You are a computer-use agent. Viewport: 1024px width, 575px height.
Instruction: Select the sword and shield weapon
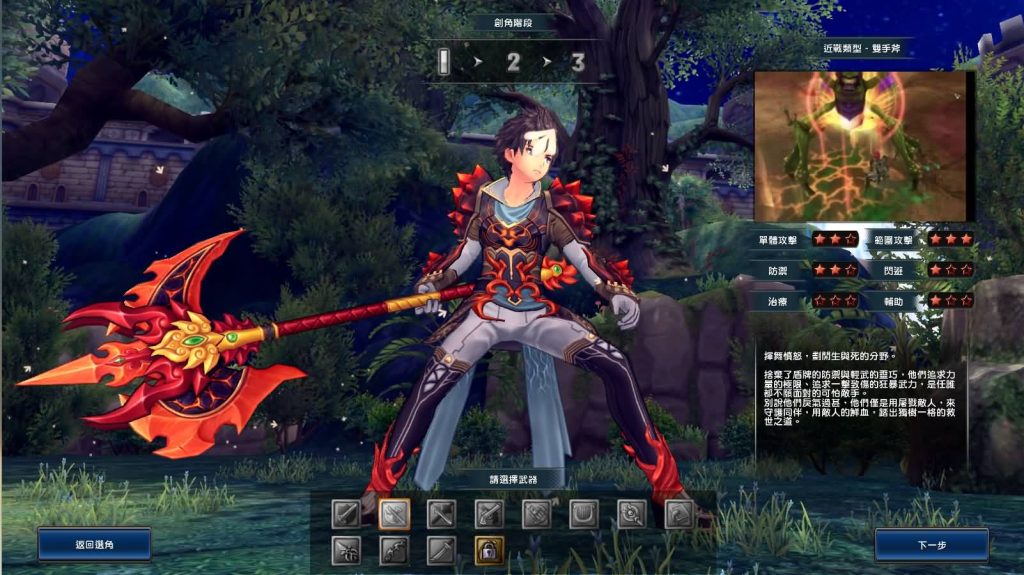[x=346, y=514]
